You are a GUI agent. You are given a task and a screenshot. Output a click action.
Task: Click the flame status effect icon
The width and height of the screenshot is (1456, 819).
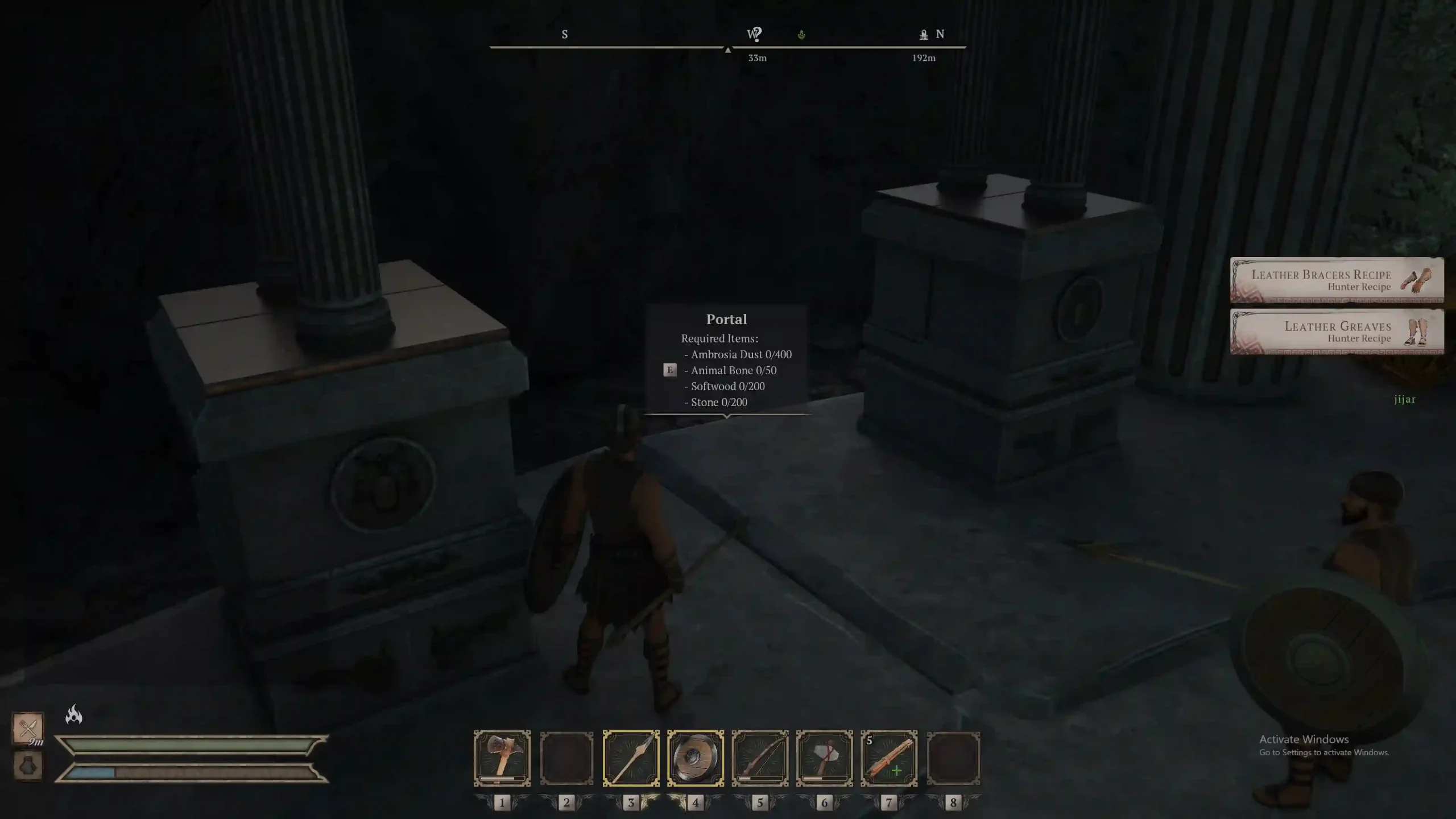[74, 714]
